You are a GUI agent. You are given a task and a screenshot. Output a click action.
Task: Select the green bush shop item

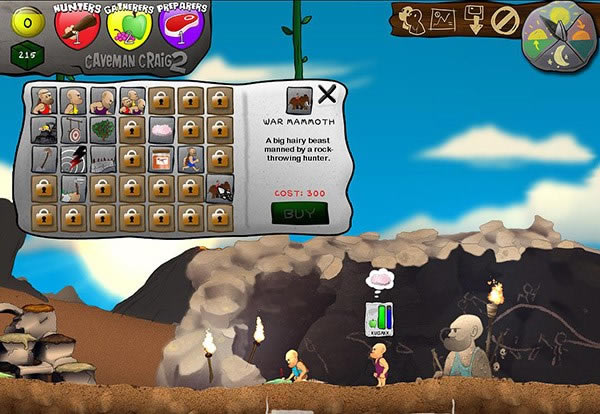(x=102, y=129)
